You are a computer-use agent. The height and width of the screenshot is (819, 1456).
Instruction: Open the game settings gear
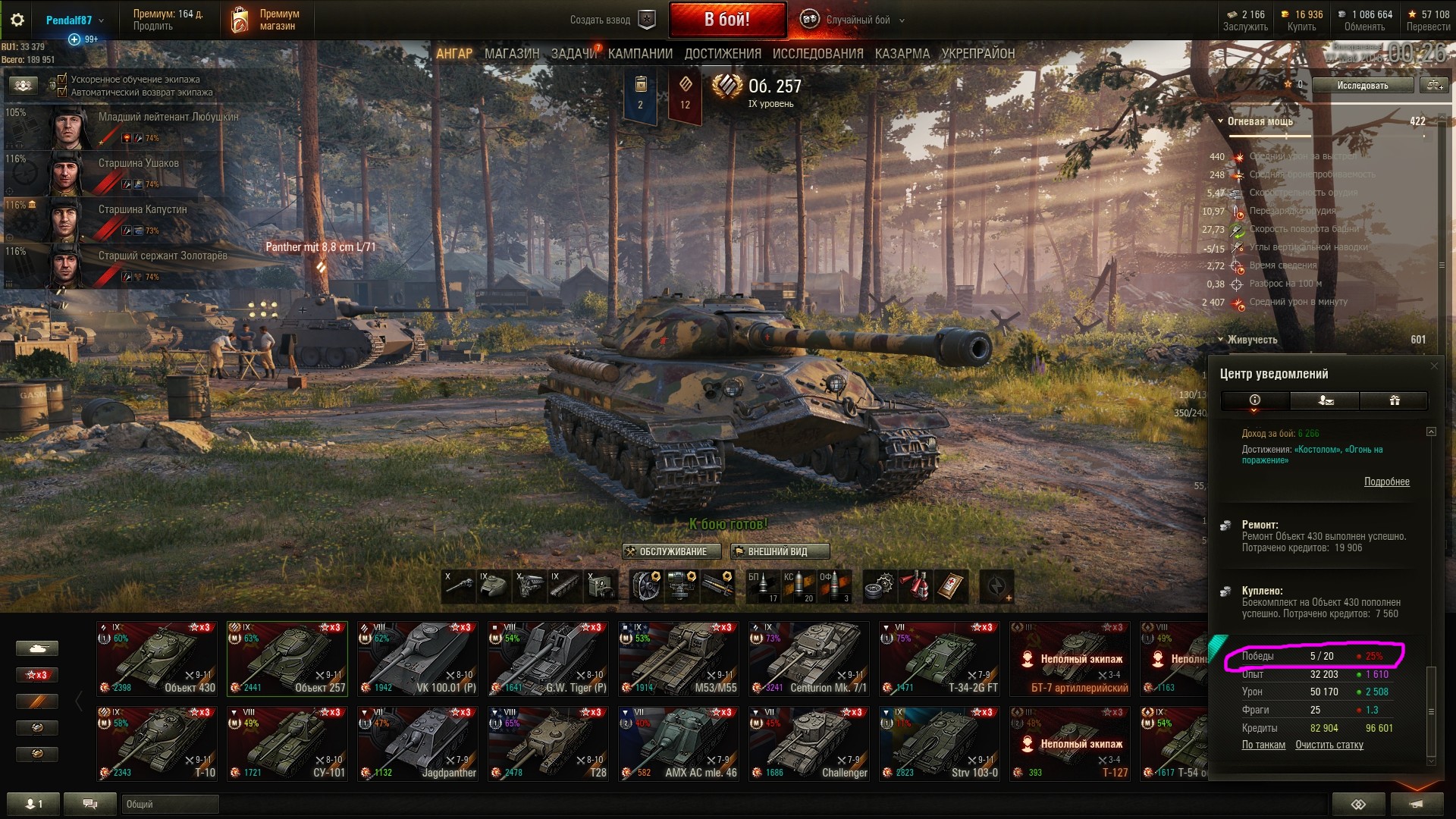pos(17,20)
